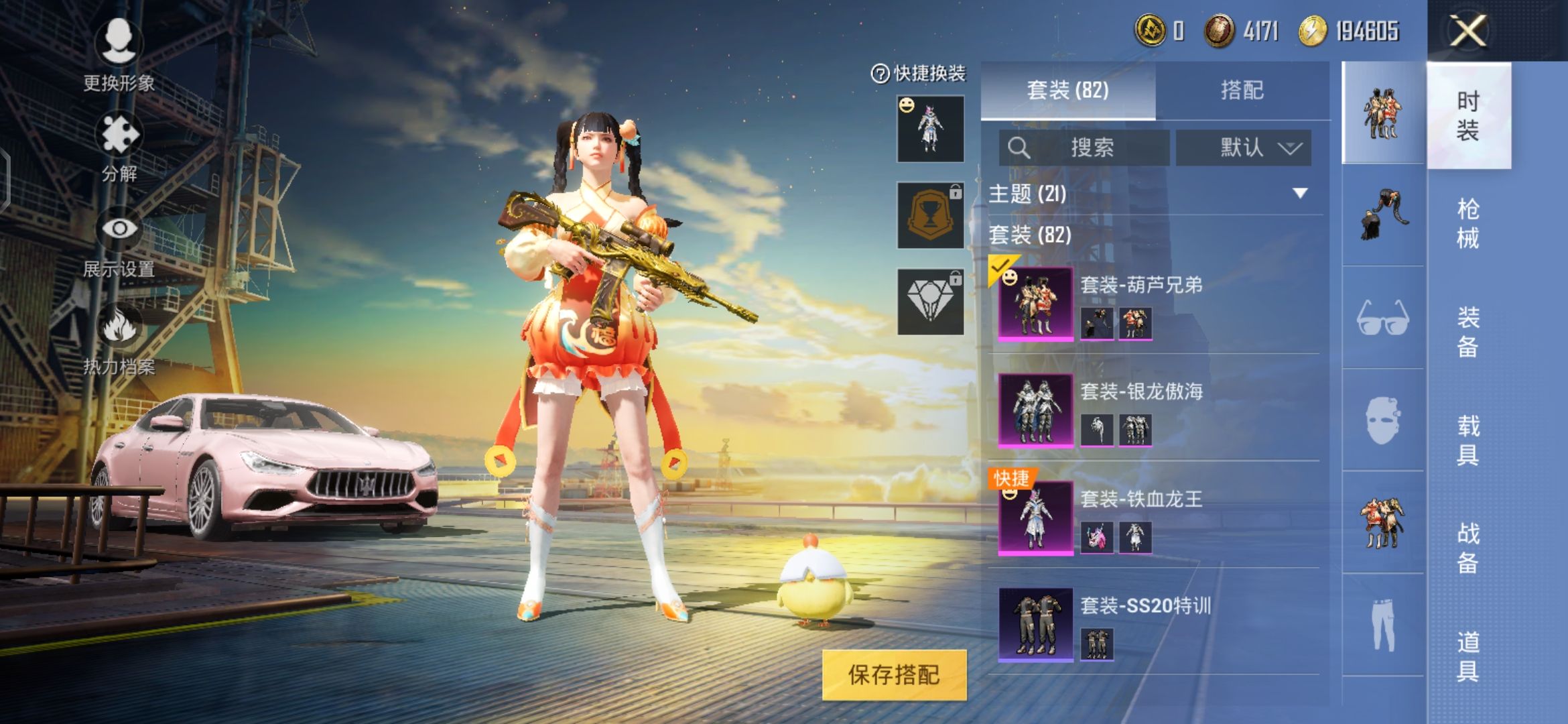The width and height of the screenshot is (1568, 724).
Task: Collapse the 主题 (21) section
Action: click(1301, 193)
